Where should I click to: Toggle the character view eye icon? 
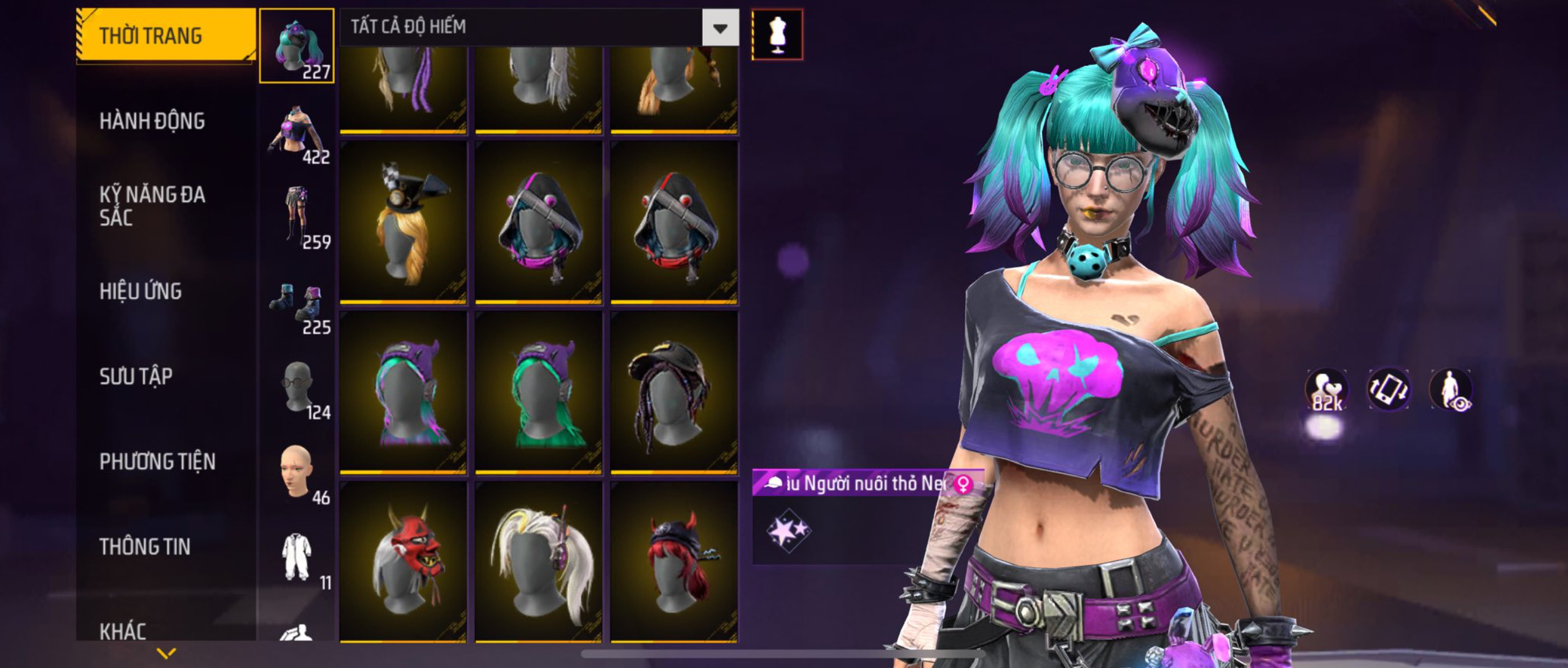tap(1451, 390)
